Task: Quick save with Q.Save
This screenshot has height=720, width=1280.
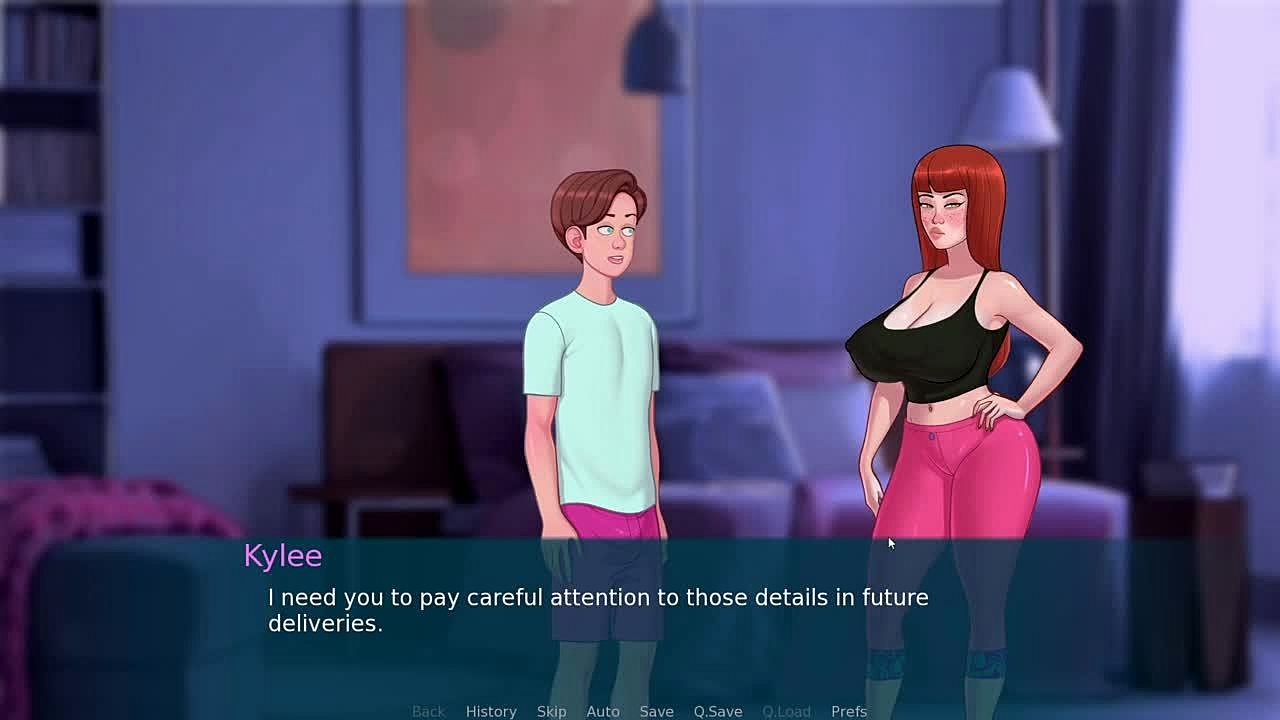Action: coord(717,711)
